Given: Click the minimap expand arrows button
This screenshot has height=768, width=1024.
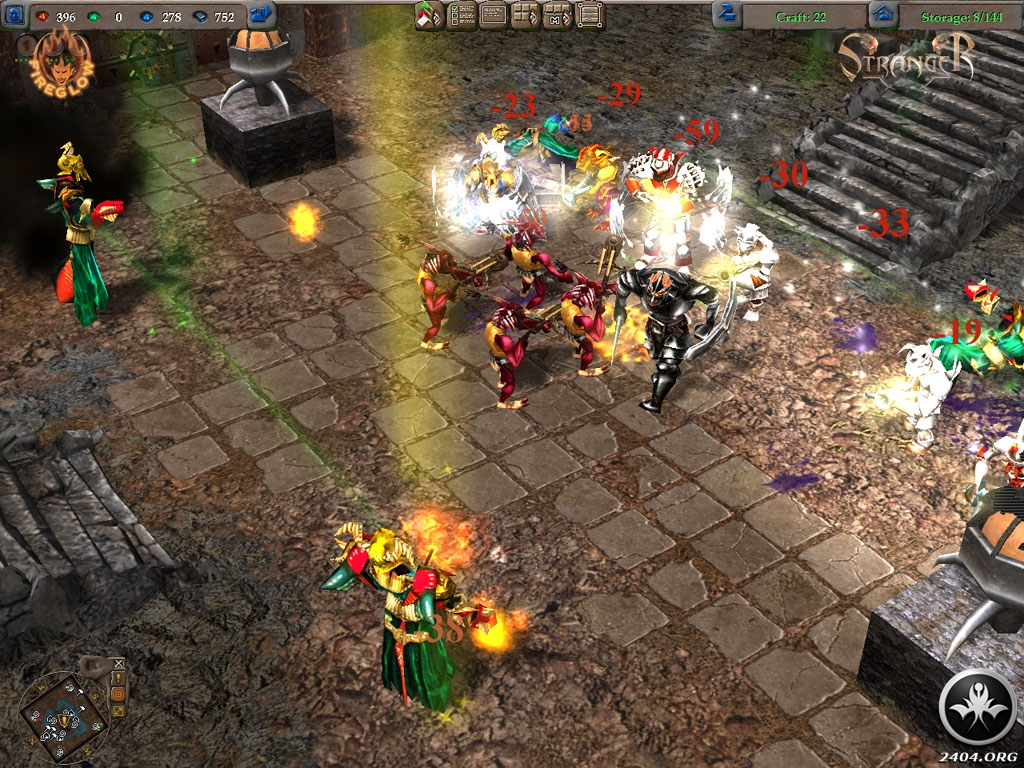Looking at the screenshot, I should coord(119,712).
